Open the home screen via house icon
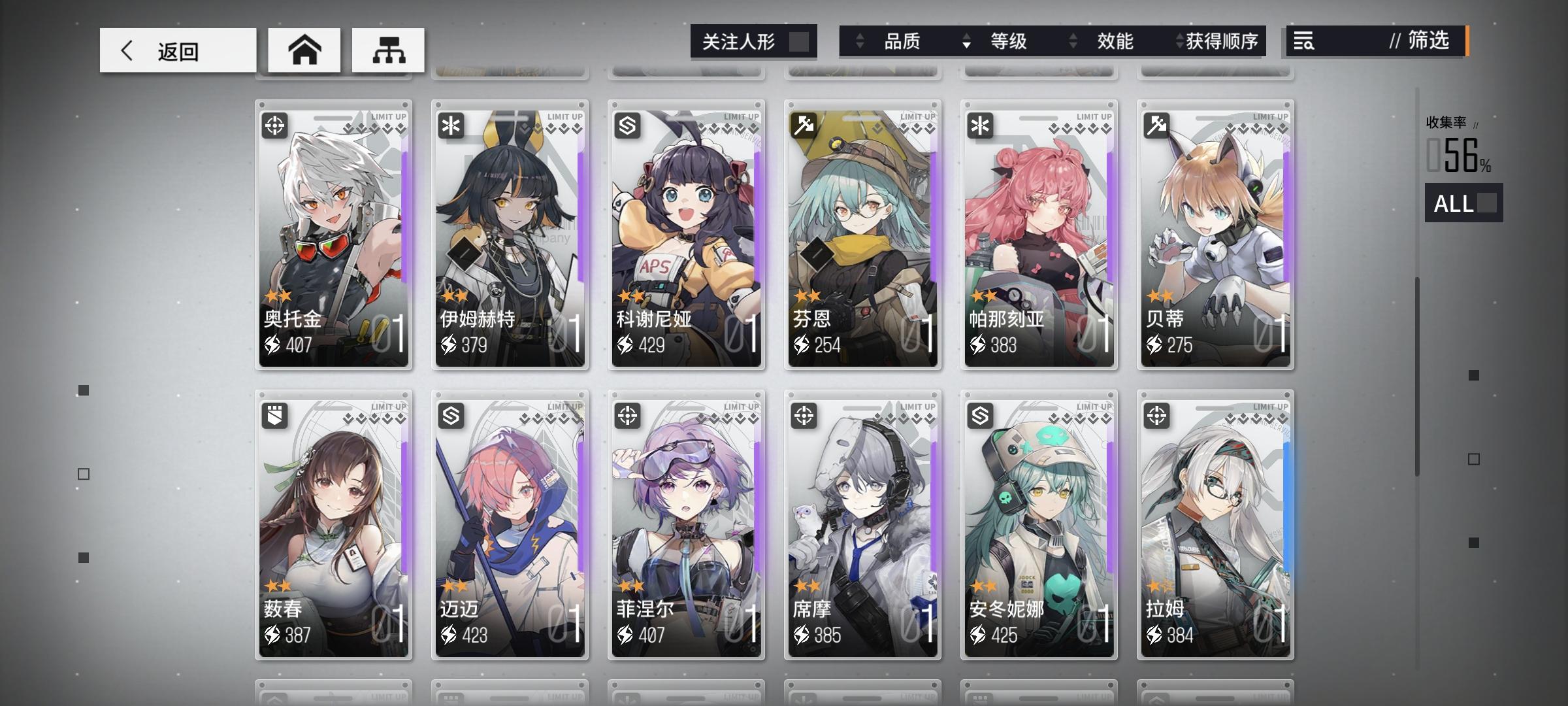The image size is (1568, 706). (x=304, y=50)
